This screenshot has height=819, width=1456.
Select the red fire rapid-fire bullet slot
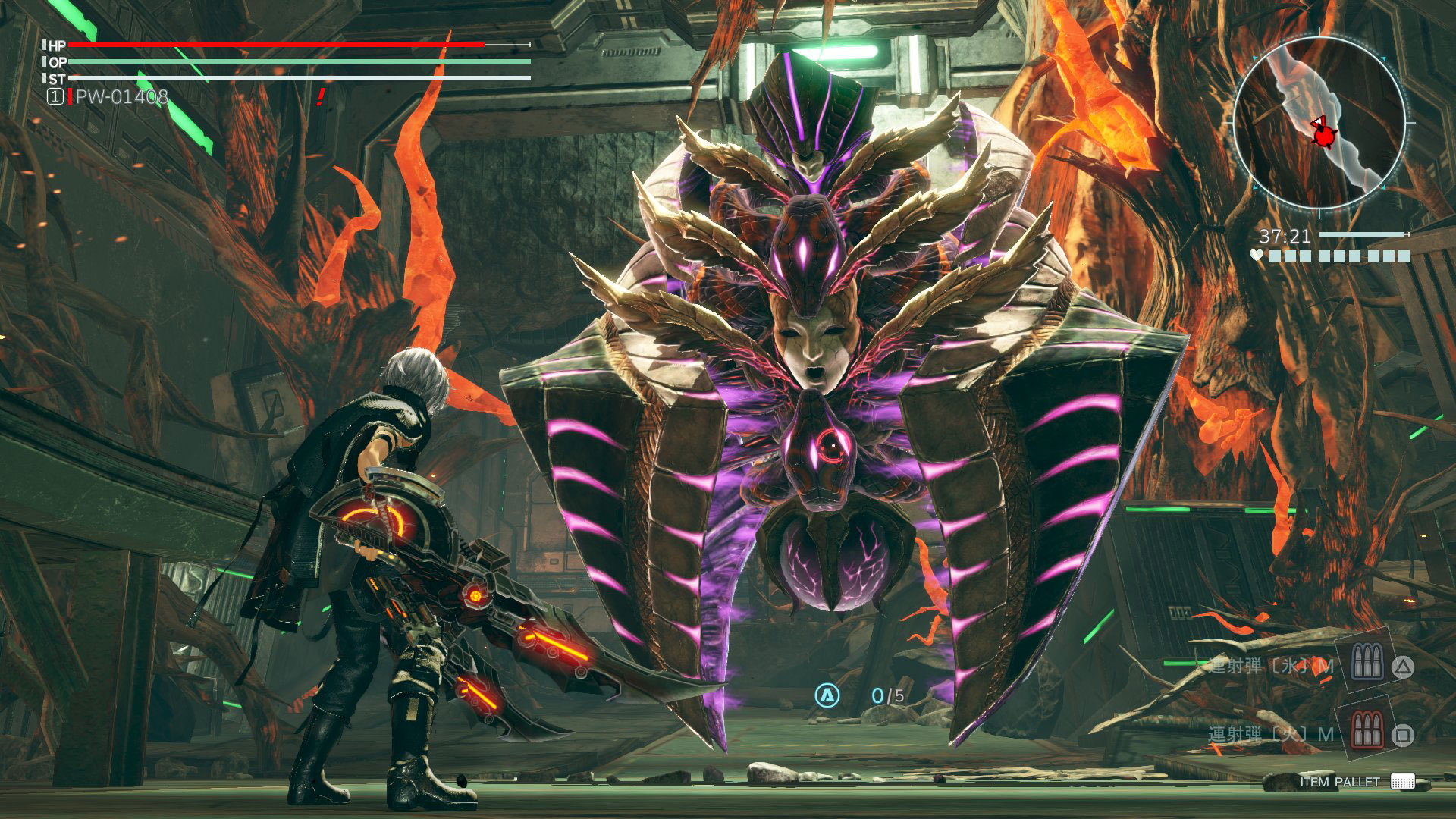[x=1366, y=732]
